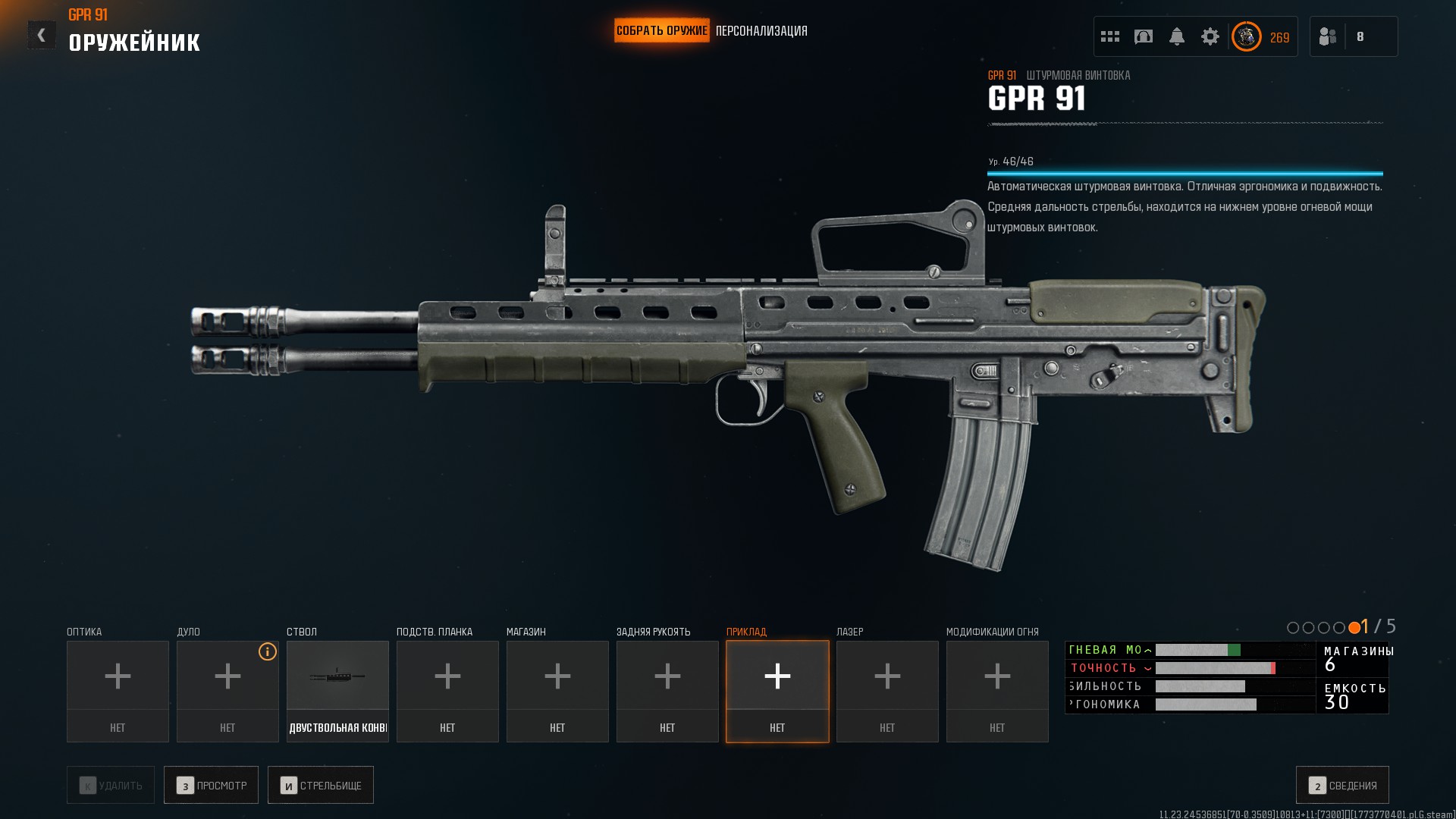The height and width of the screenshot is (819, 1456).
Task: Select the Магазин attachment slot
Action: (x=557, y=691)
